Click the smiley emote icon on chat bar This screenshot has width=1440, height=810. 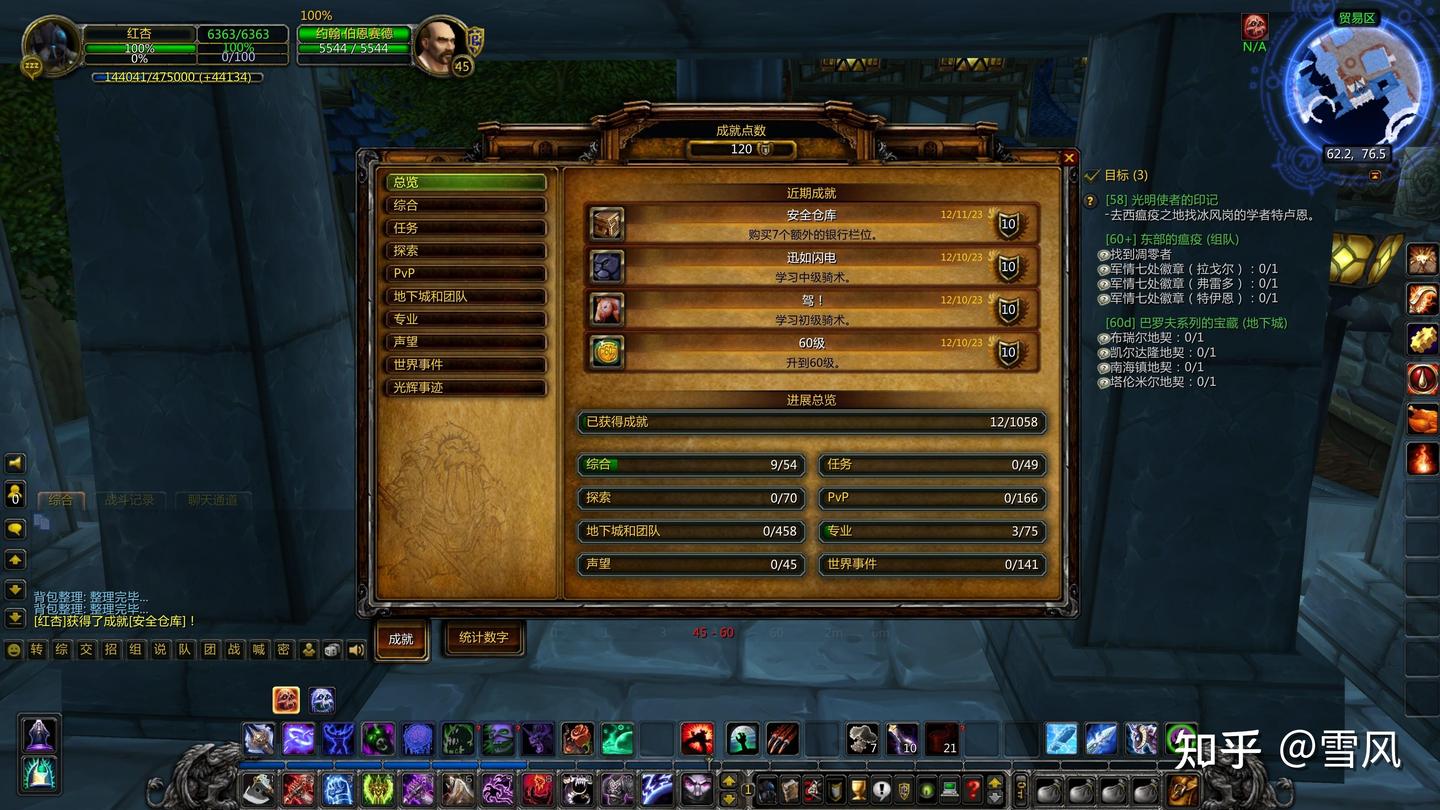click(14, 649)
